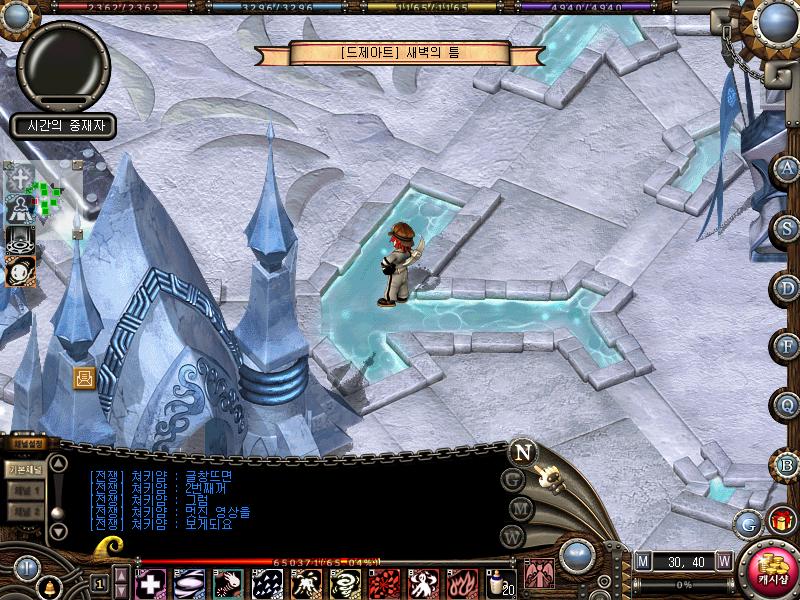Open the mail envelope notification icon
This screenshot has height=600, width=800.
(x=83, y=377)
